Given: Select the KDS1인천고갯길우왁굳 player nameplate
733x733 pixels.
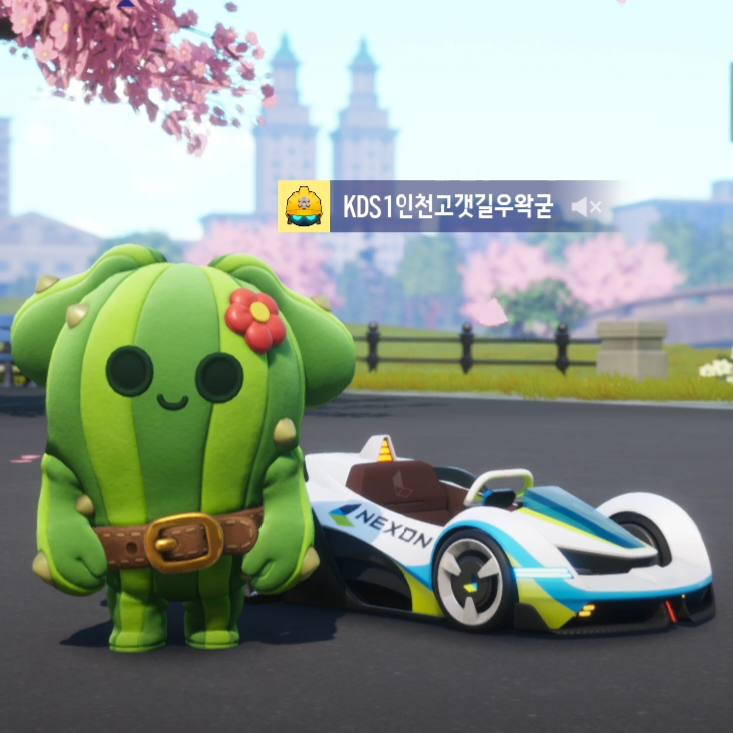Looking at the screenshot, I should click(448, 207).
